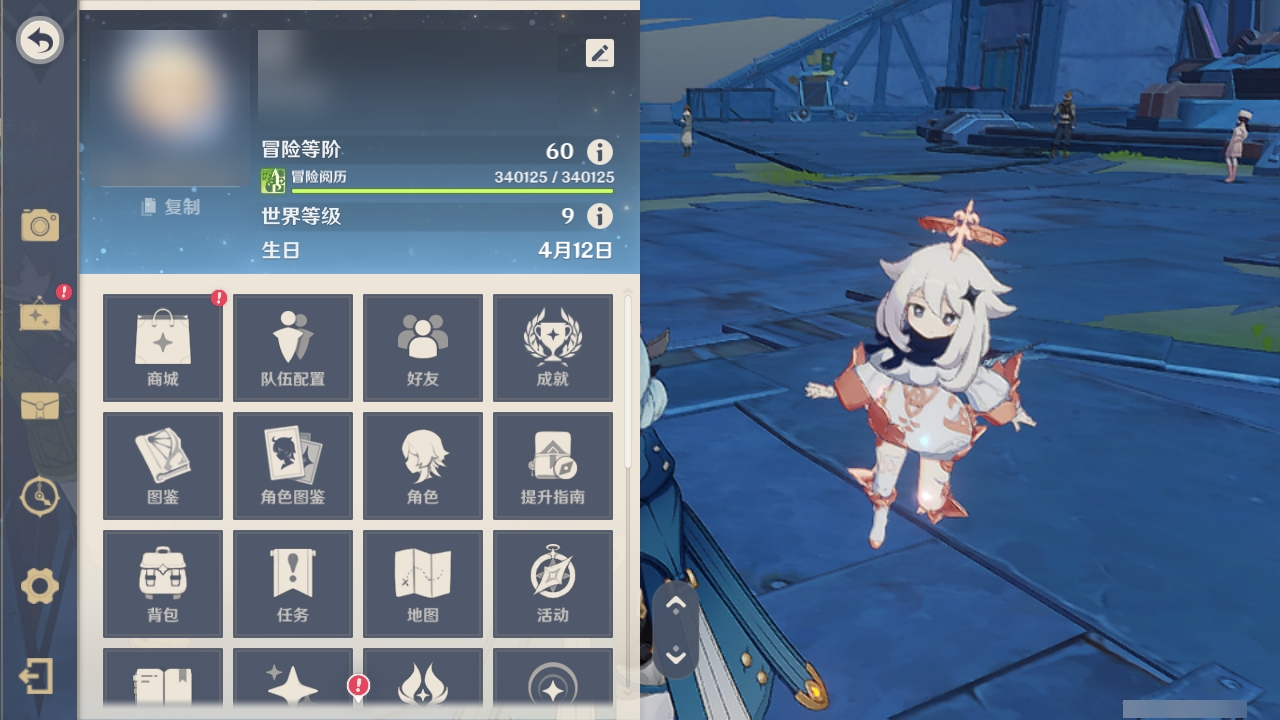The height and width of the screenshot is (720, 1280).
Task: Open the 好友 friends list
Action: tap(422, 347)
